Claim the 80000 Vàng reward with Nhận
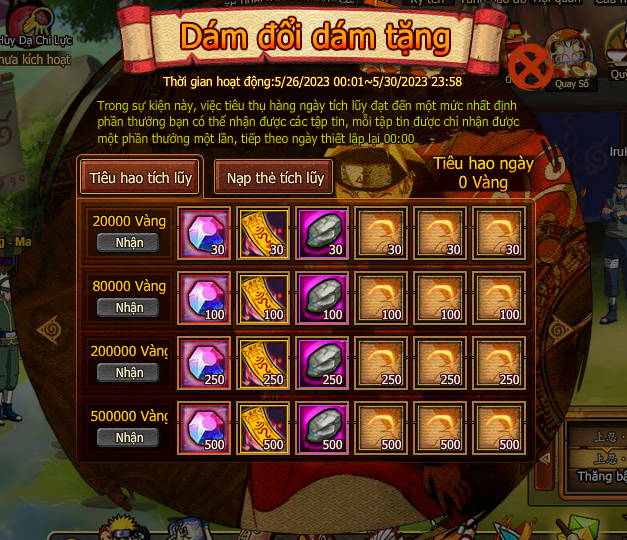Image resolution: width=627 pixels, height=540 pixels. (x=128, y=307)
